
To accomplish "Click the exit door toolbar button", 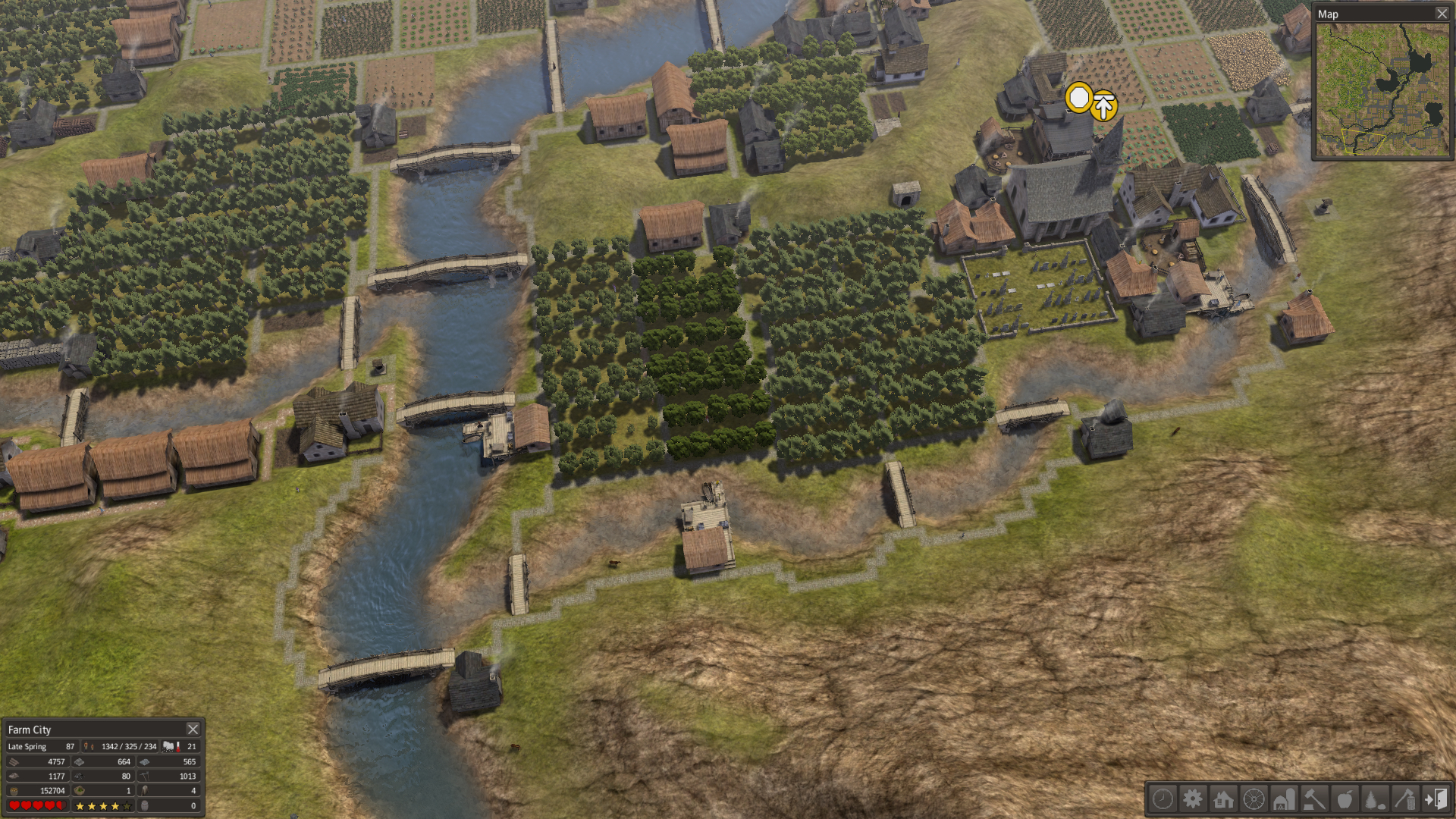I will coord(1436,799).
